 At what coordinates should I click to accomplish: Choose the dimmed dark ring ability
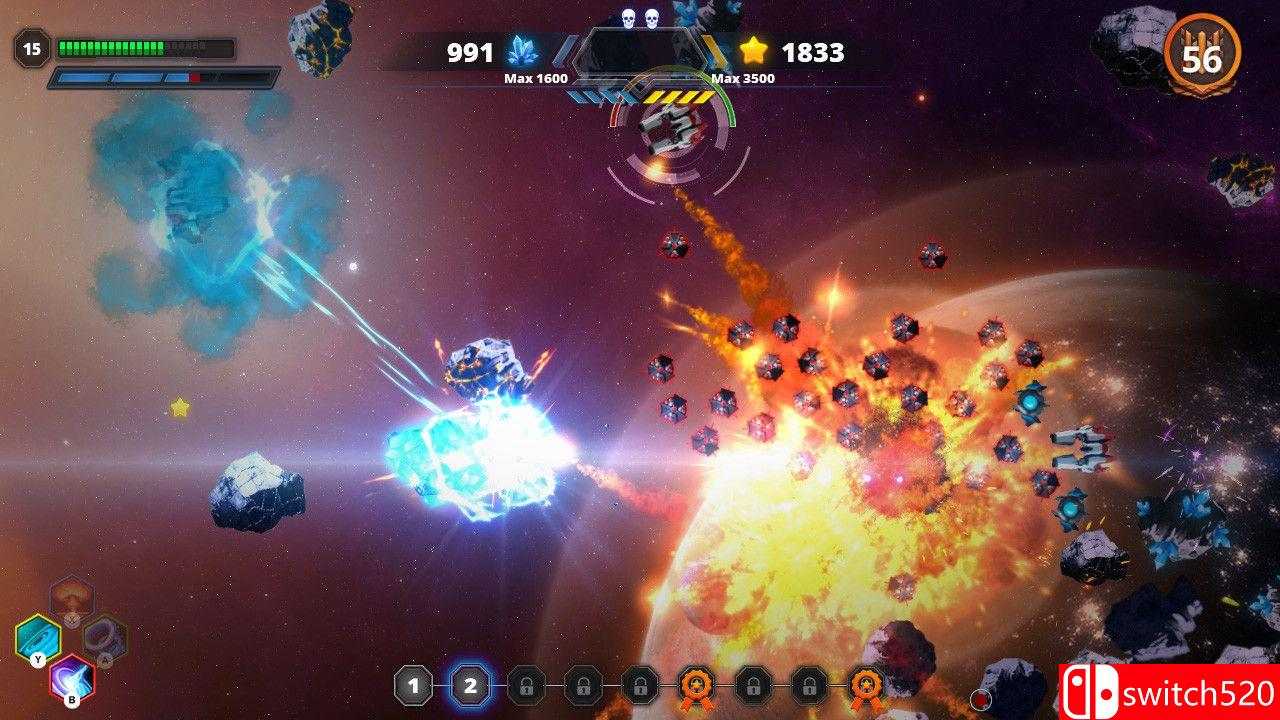pyautogui.click(x=104, y=637)
